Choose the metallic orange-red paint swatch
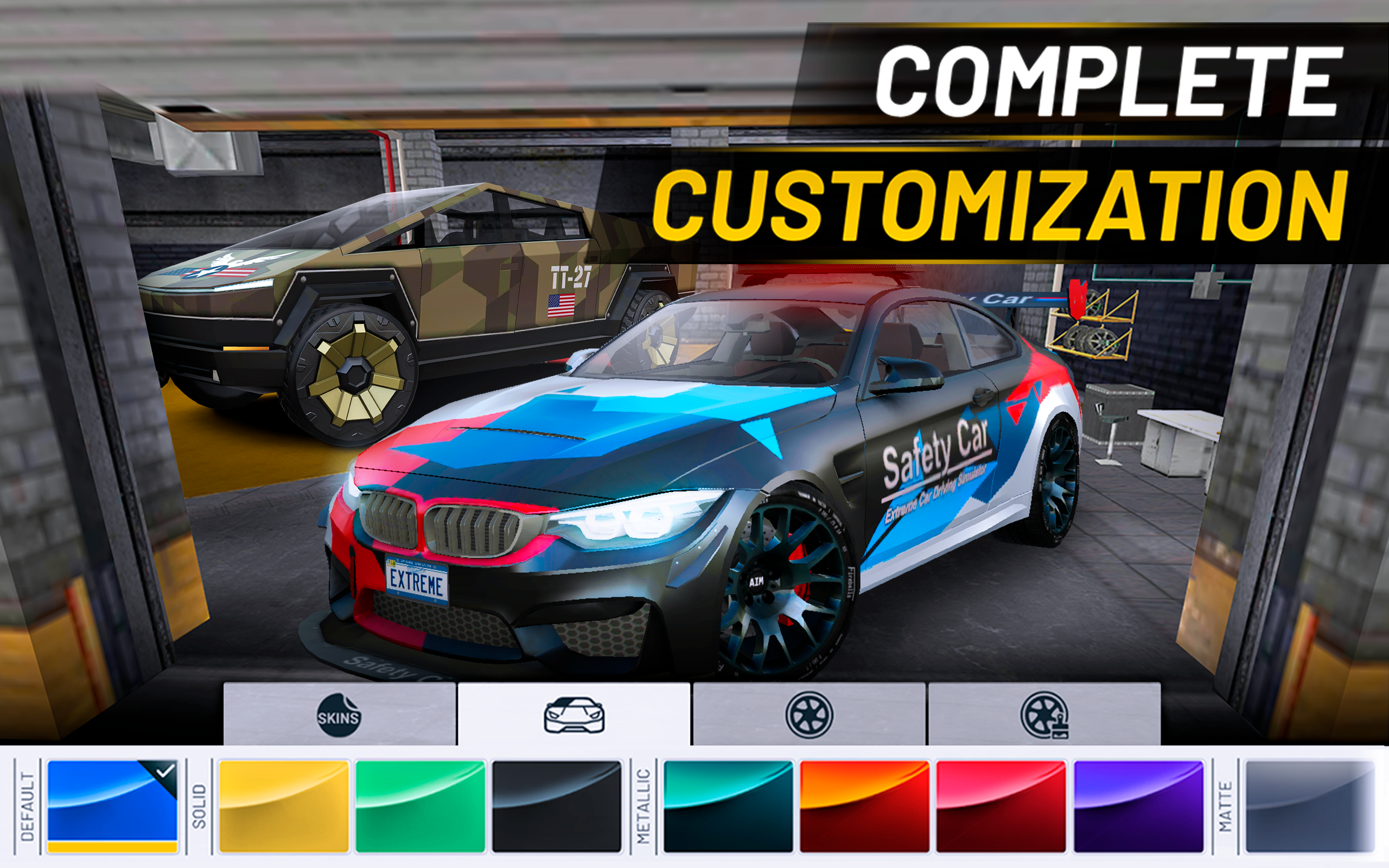Viewport: 1389px width, 868px height. click(864, 806)
